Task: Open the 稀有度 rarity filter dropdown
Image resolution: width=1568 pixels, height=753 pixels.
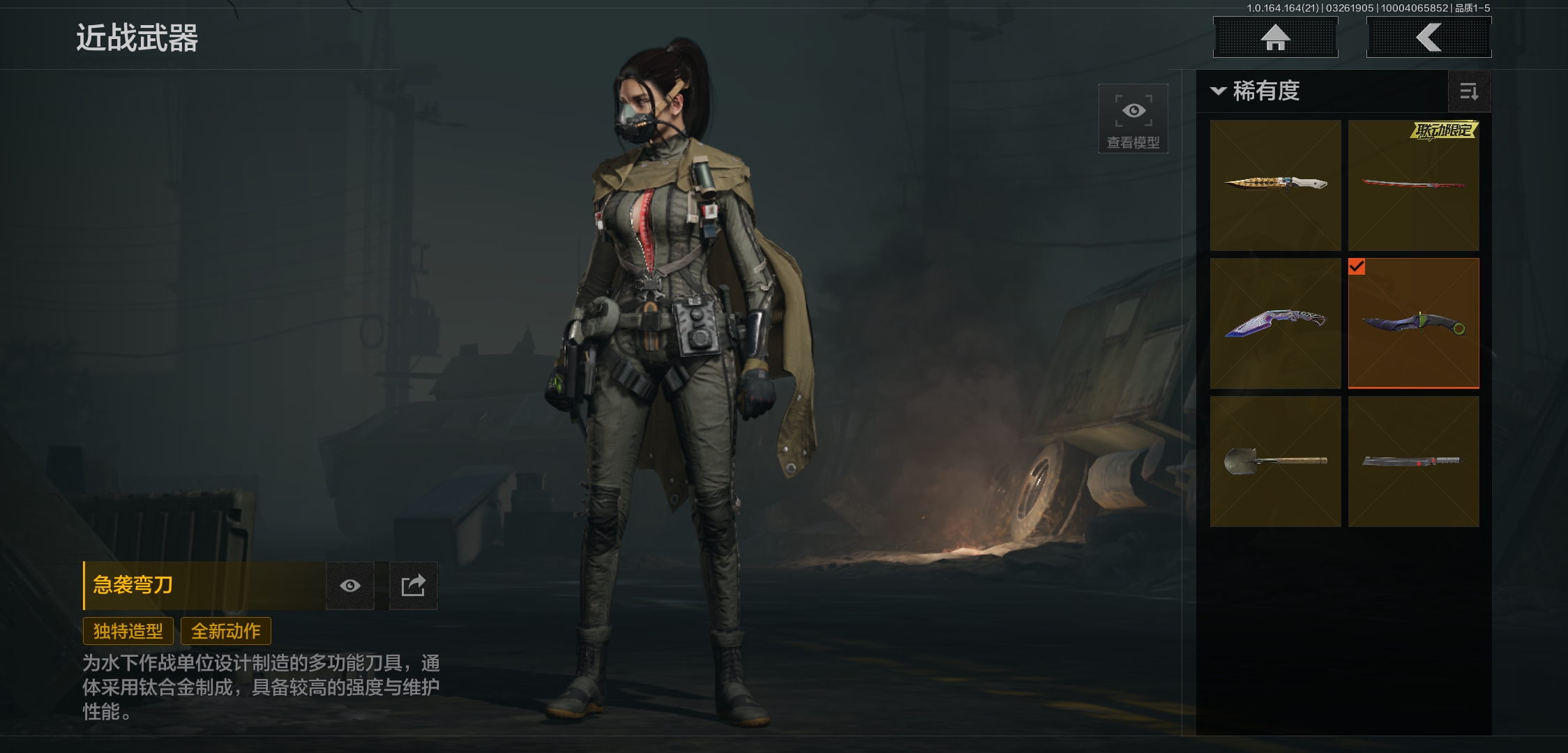Action: 1257,91
